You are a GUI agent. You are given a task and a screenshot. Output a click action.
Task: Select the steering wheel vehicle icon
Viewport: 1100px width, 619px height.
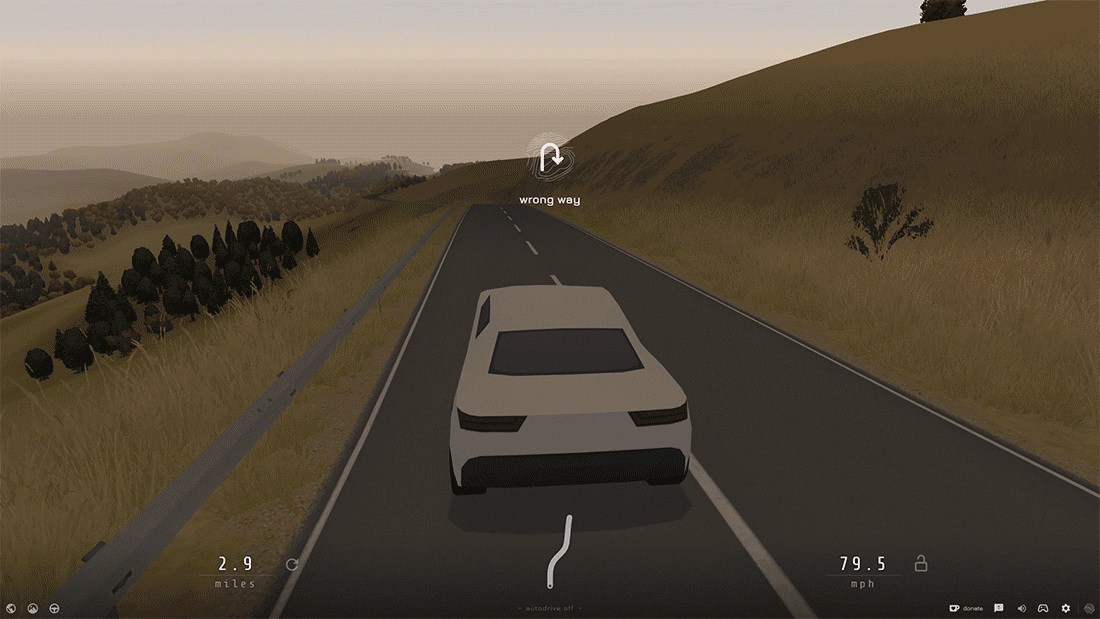click(x=54, y=608)
